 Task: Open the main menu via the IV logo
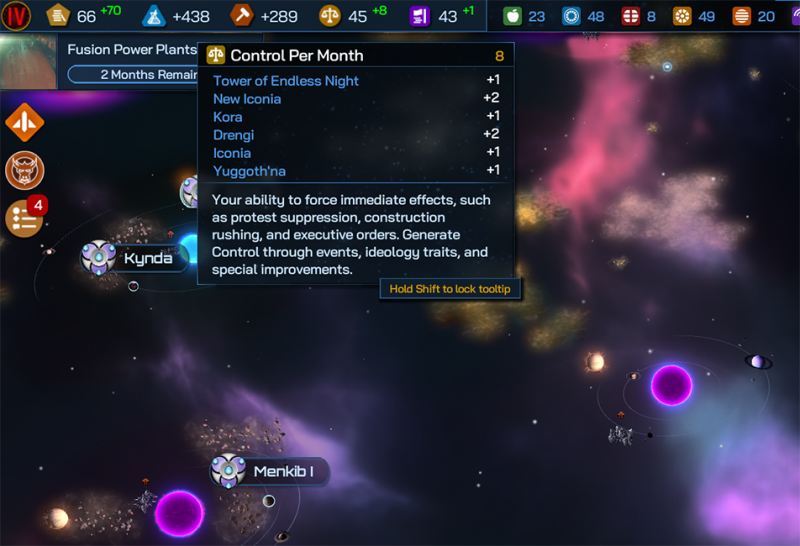tap(17, 15)
